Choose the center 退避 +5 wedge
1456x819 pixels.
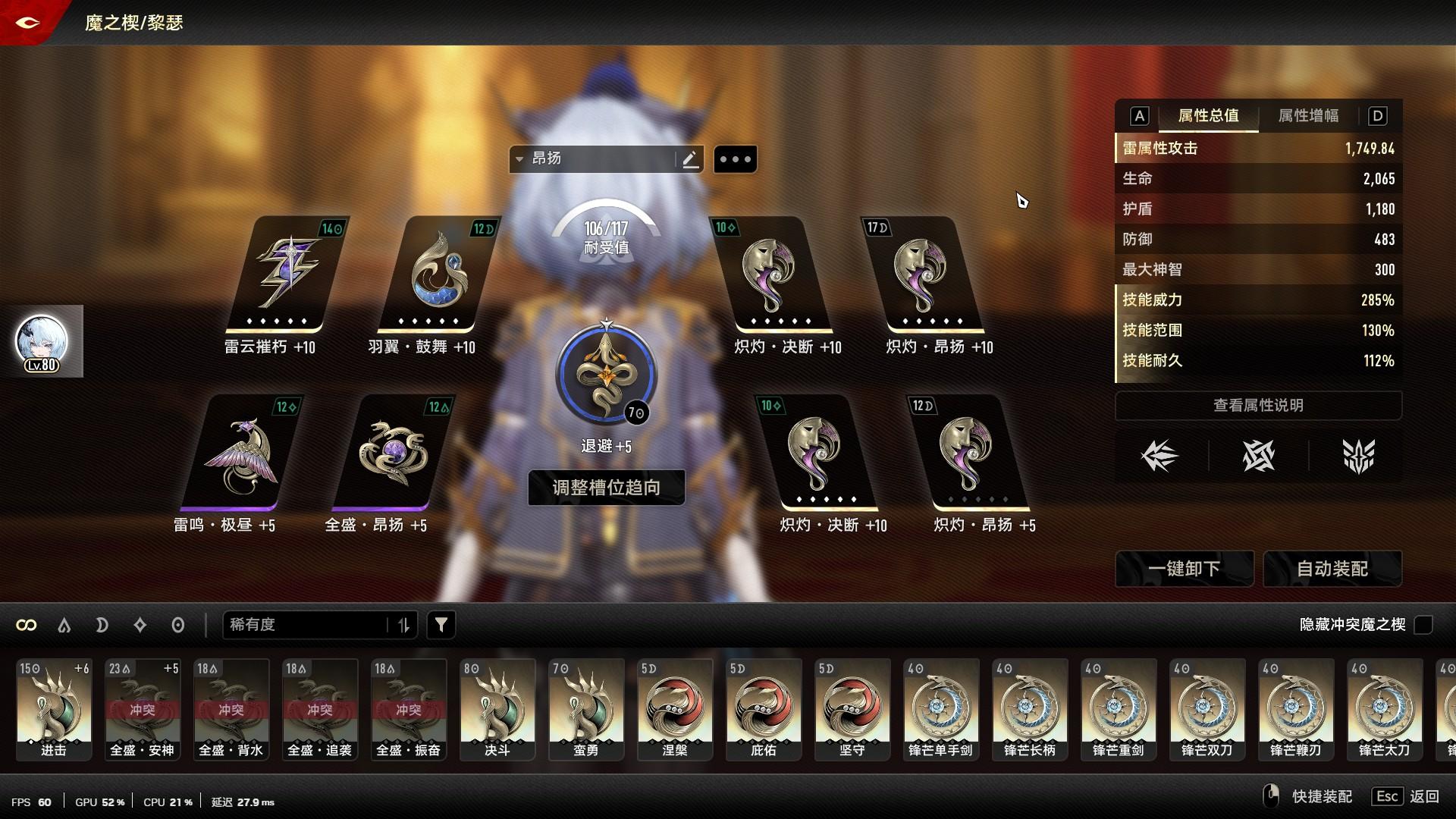point(606,375)
